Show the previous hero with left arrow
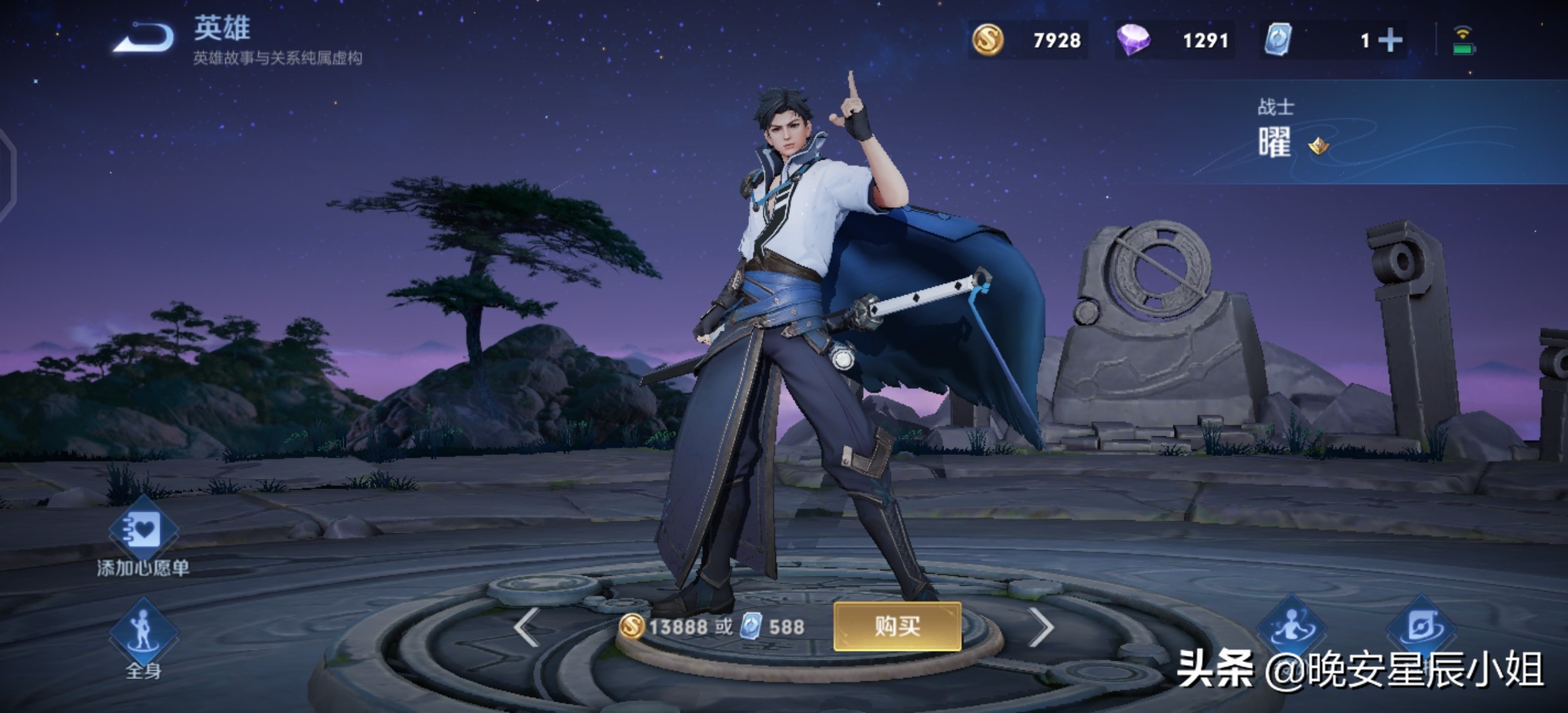This screenshot has height=713, width=1568. coord(527,627)
